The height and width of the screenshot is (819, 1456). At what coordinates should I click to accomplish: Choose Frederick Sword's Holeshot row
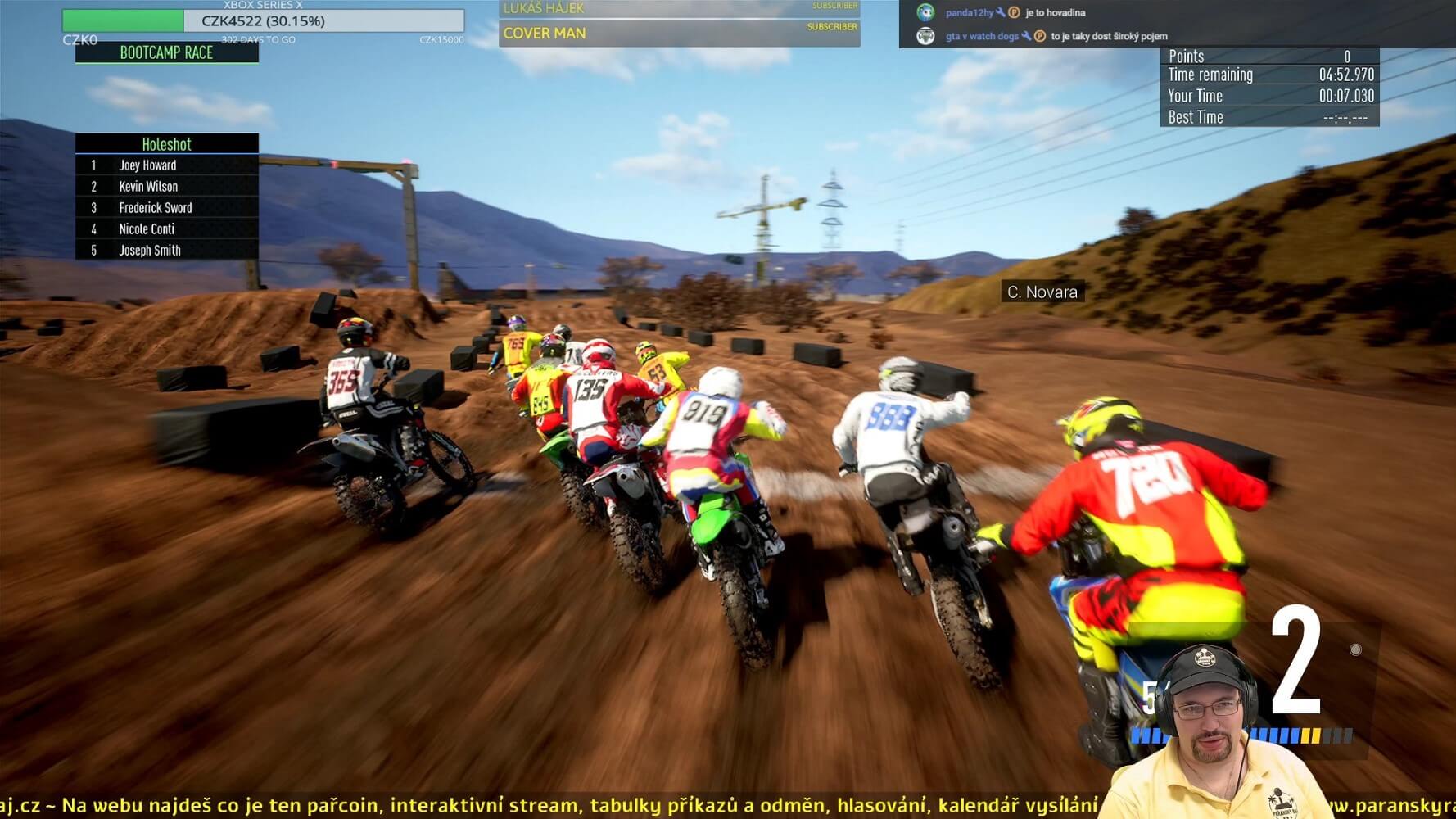coord(156,208)
